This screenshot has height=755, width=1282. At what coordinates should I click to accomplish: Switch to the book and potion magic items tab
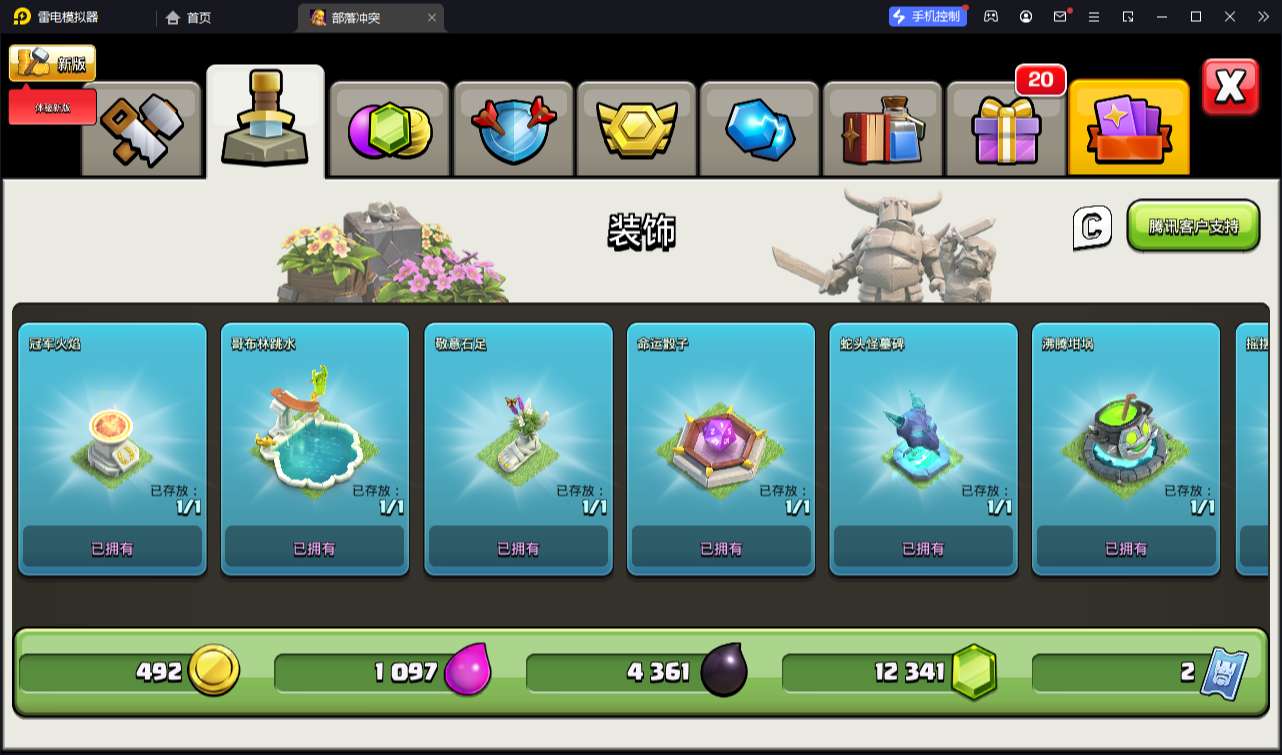click(882, 130)
